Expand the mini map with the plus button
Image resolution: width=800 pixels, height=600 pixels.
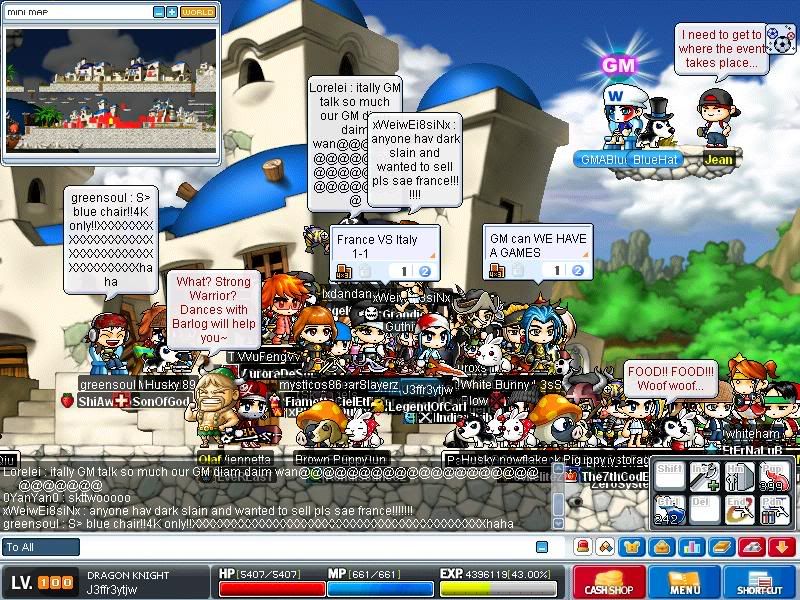[172, 12]
